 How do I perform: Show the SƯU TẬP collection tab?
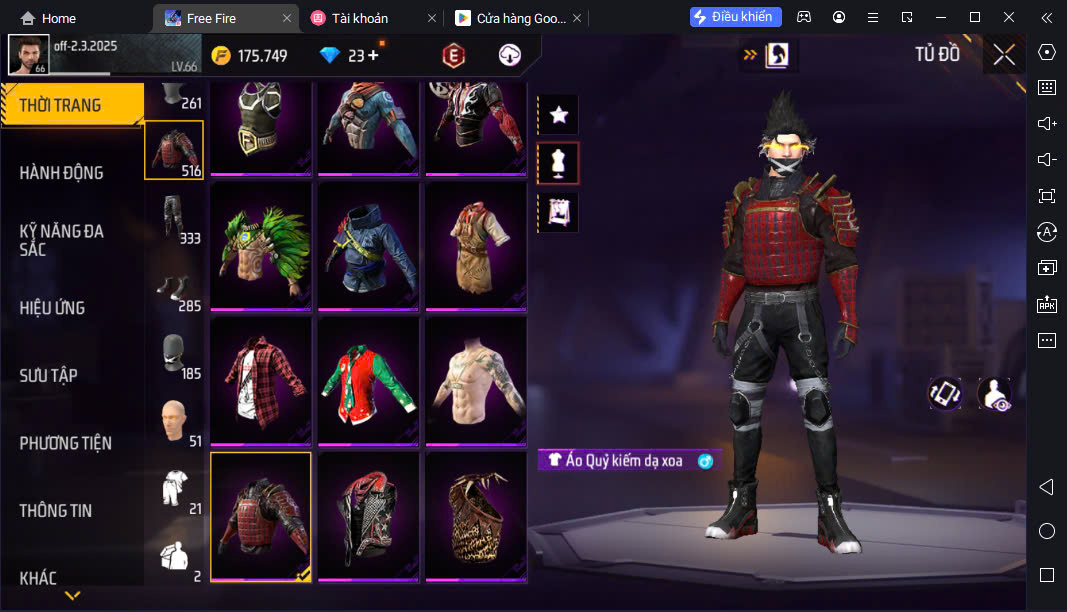point(49,375)
